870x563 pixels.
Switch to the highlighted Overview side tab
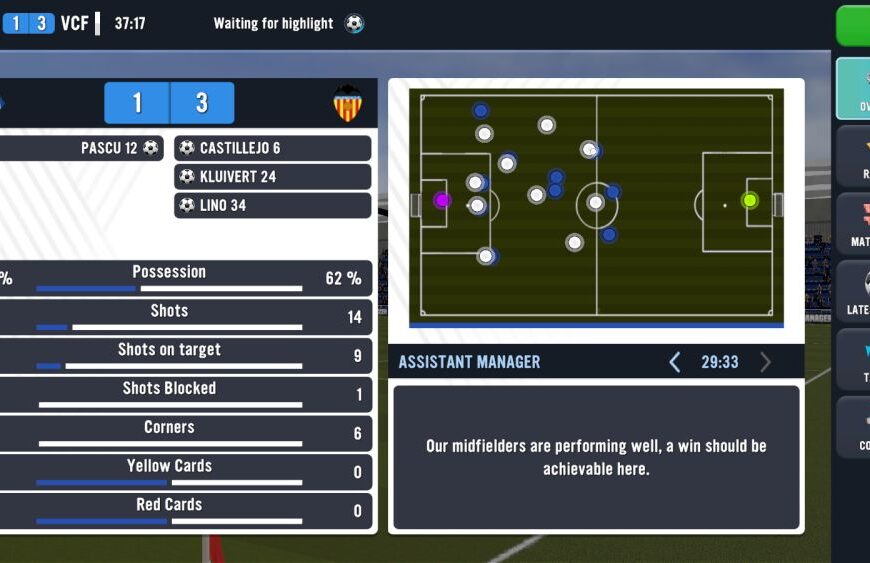point(853,88)
